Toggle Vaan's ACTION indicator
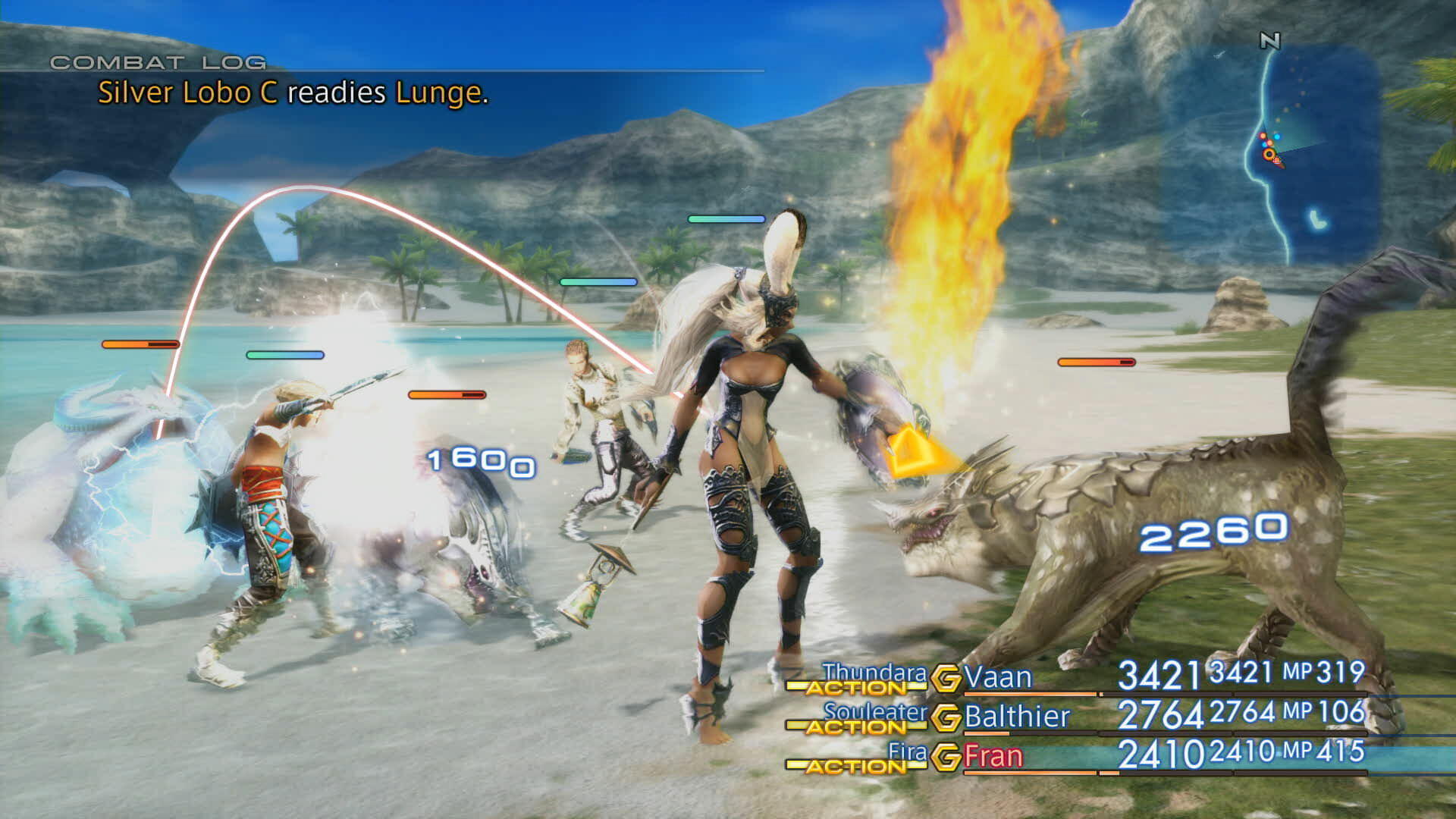The height and width of the screenshot is (819, 1456). pos(857,687)
